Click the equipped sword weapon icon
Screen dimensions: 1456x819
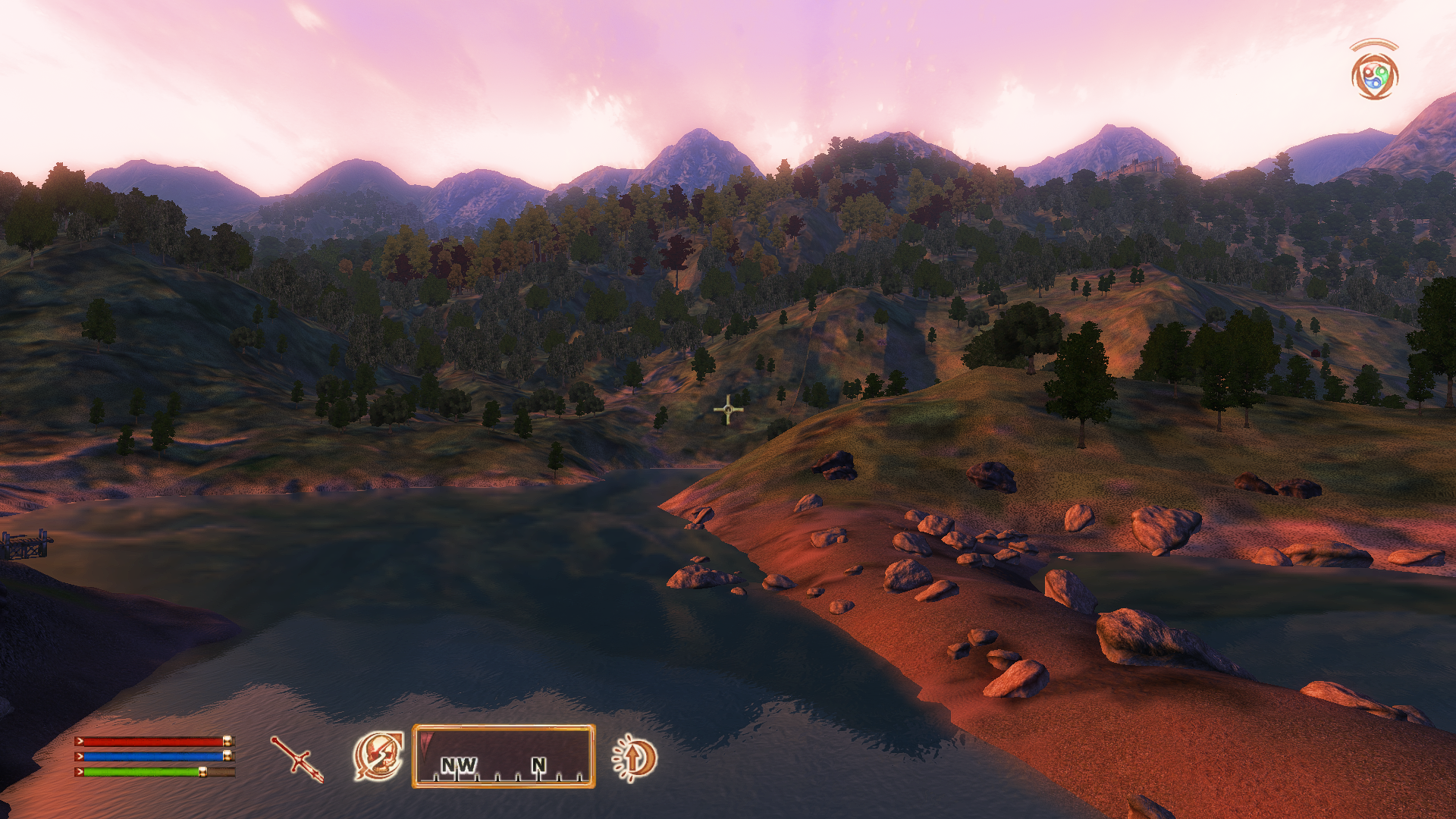tap(297, 758)
